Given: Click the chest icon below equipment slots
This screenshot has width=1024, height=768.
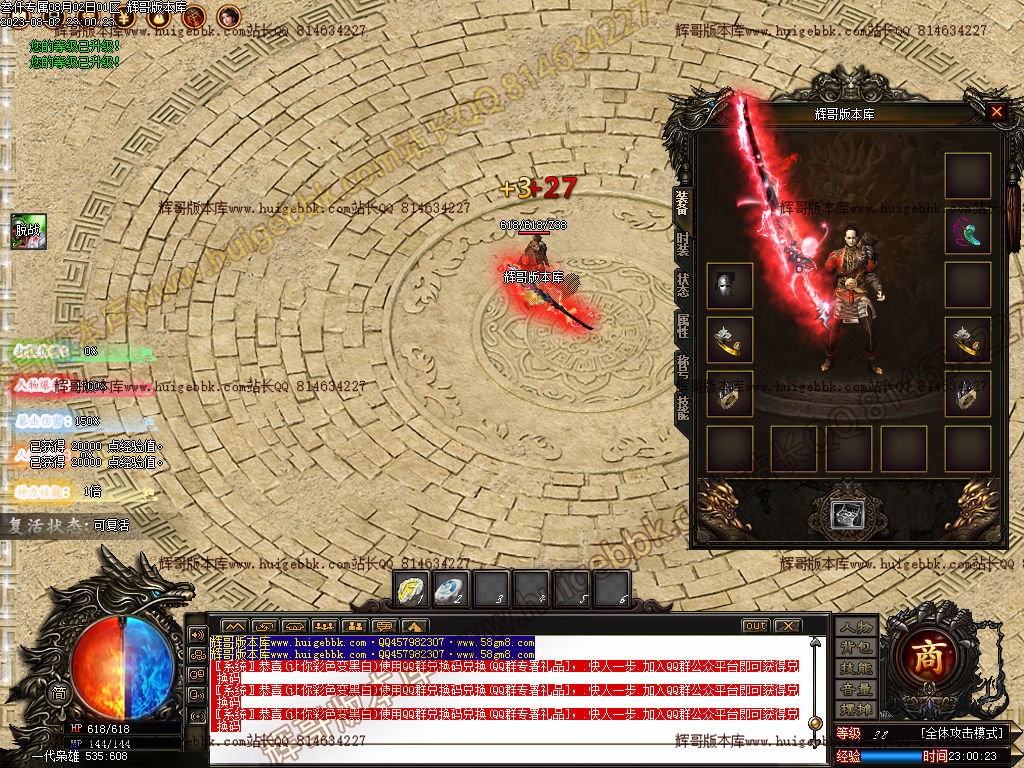Looking at the screenshot, I should [849, 514].
